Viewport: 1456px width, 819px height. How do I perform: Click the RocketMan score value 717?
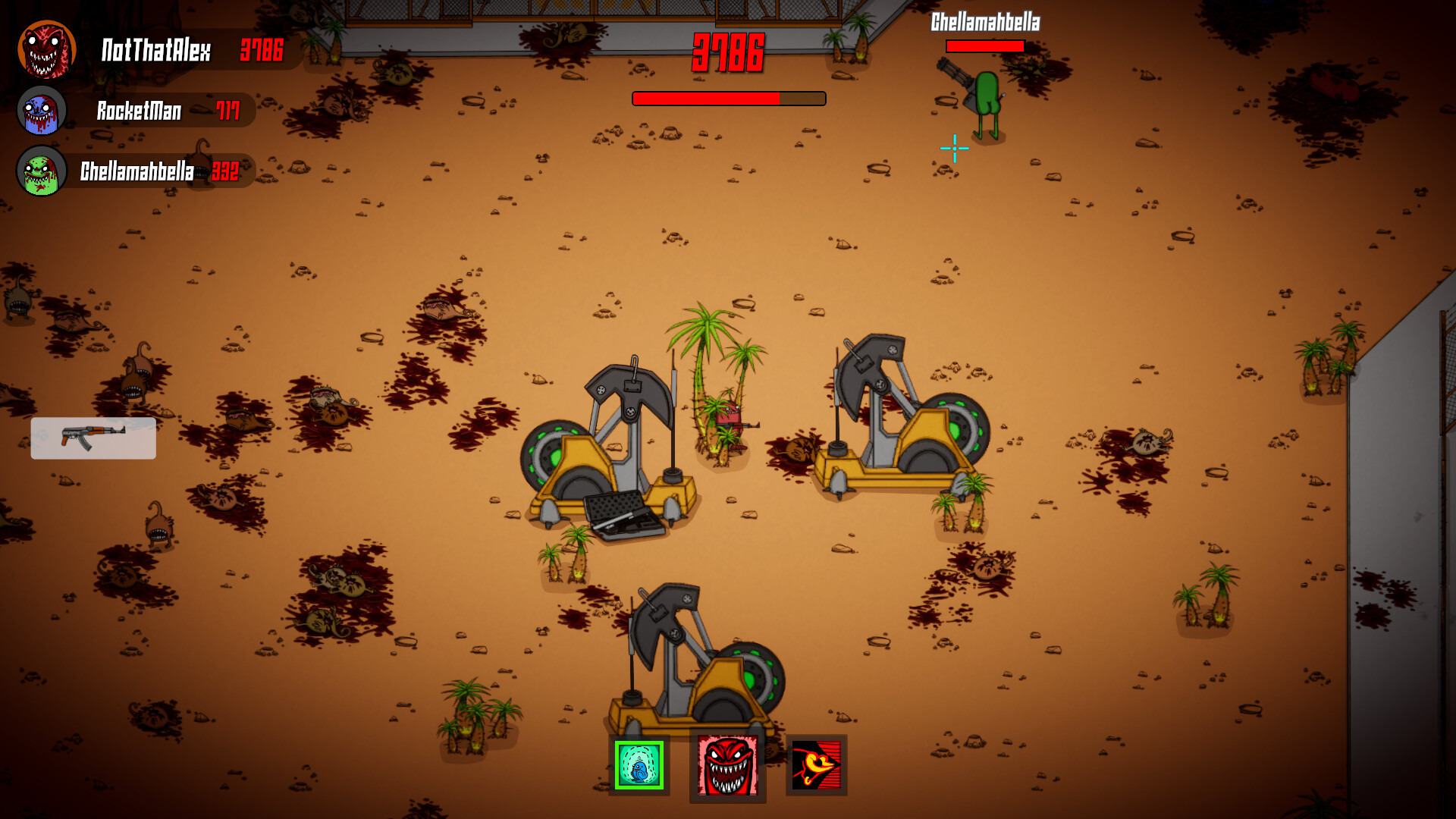[227, 111]
